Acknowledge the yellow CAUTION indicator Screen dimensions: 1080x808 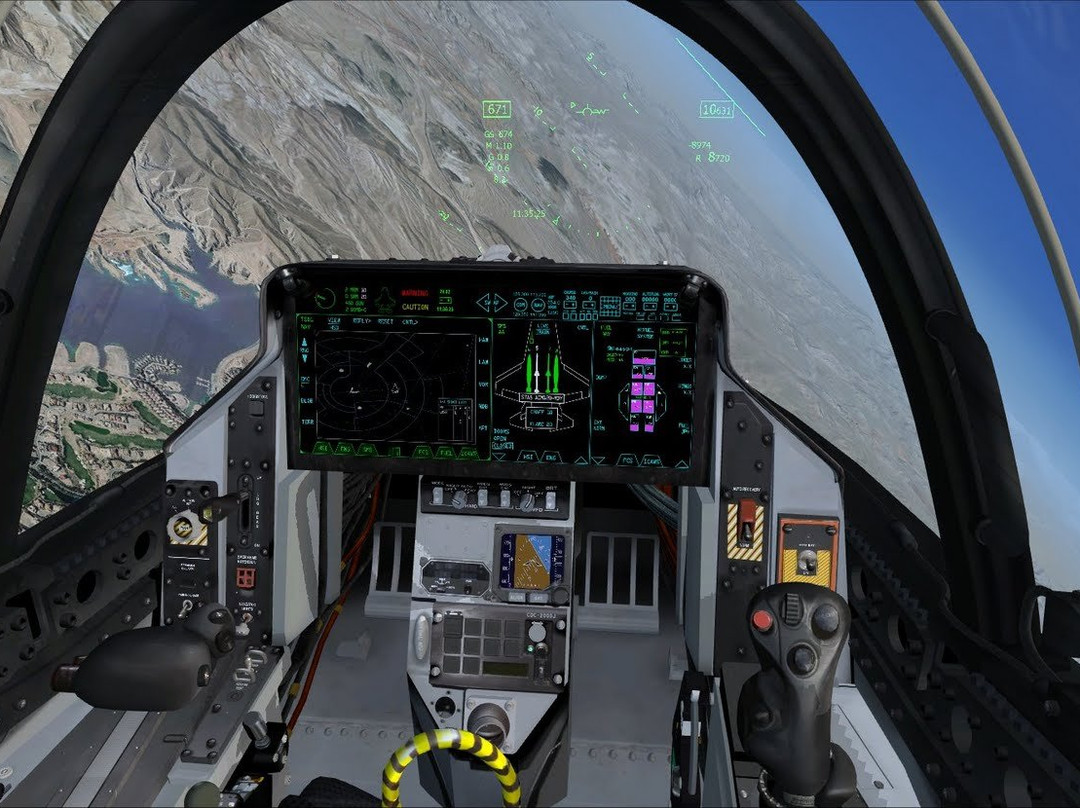coord(415,307)
